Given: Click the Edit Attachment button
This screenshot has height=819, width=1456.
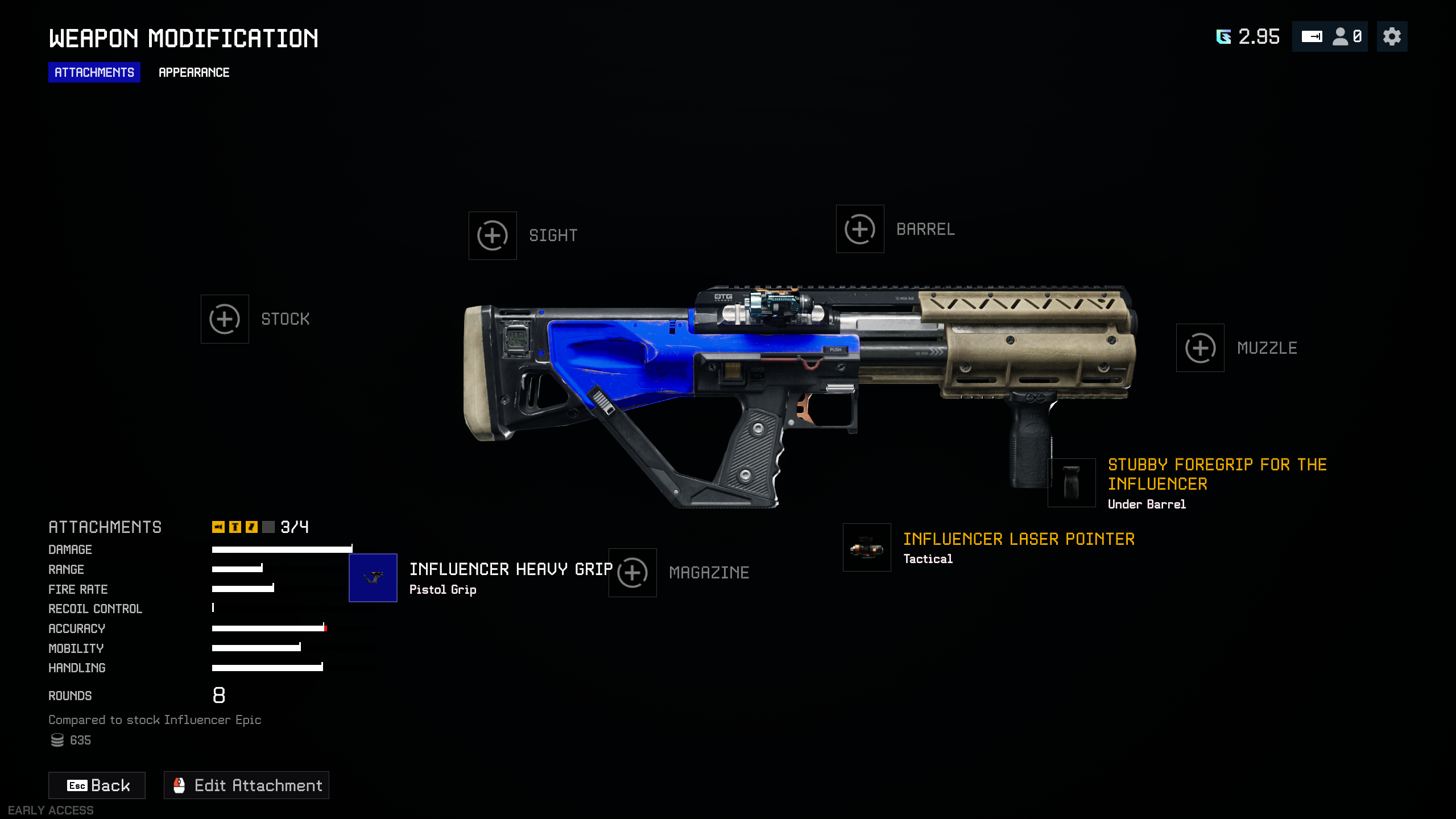Looking at the screenshot, I should pyautogui.click(x=247, y=785).
